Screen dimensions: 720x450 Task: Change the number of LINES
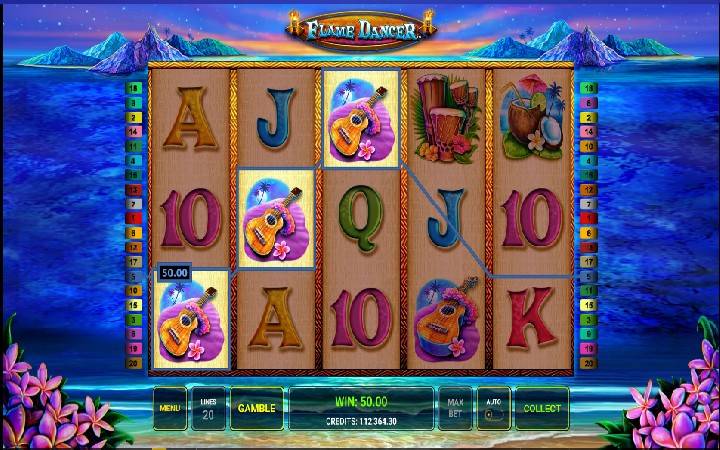tap(208, 408)
